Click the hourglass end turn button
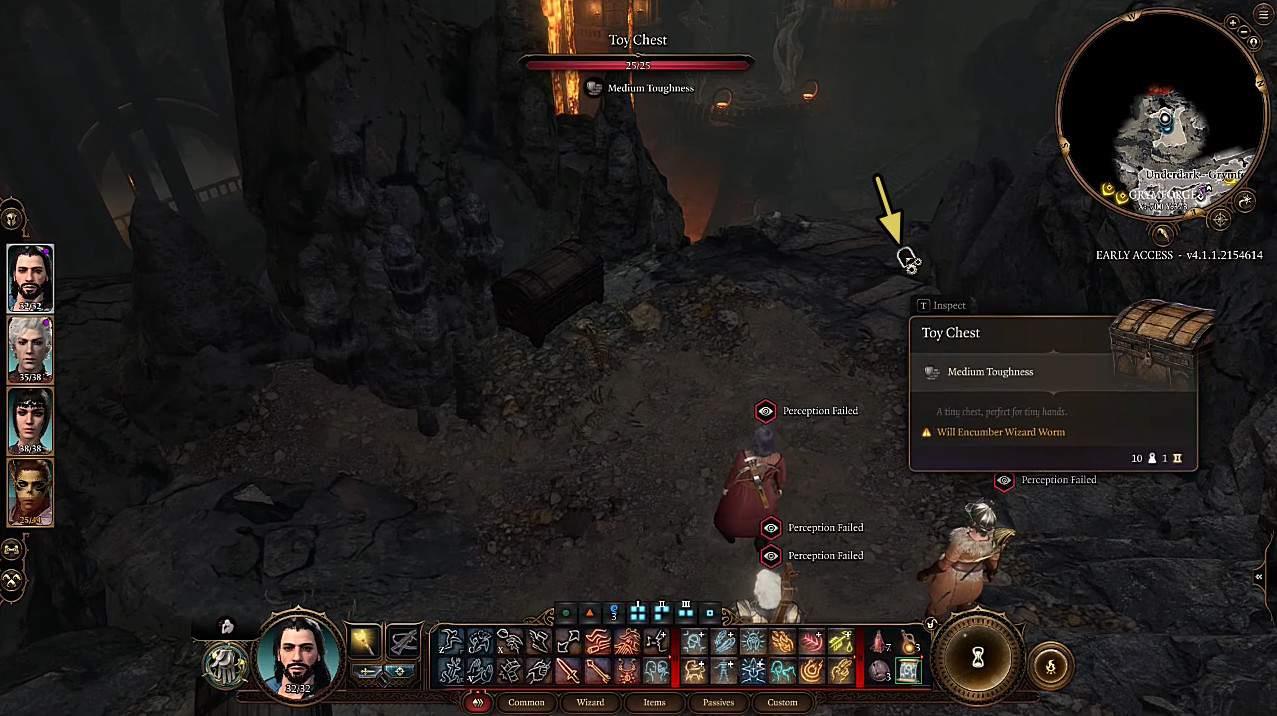The width and height of the screenshot is (1277, 716). pyautogui.click(x=980, y=657)
